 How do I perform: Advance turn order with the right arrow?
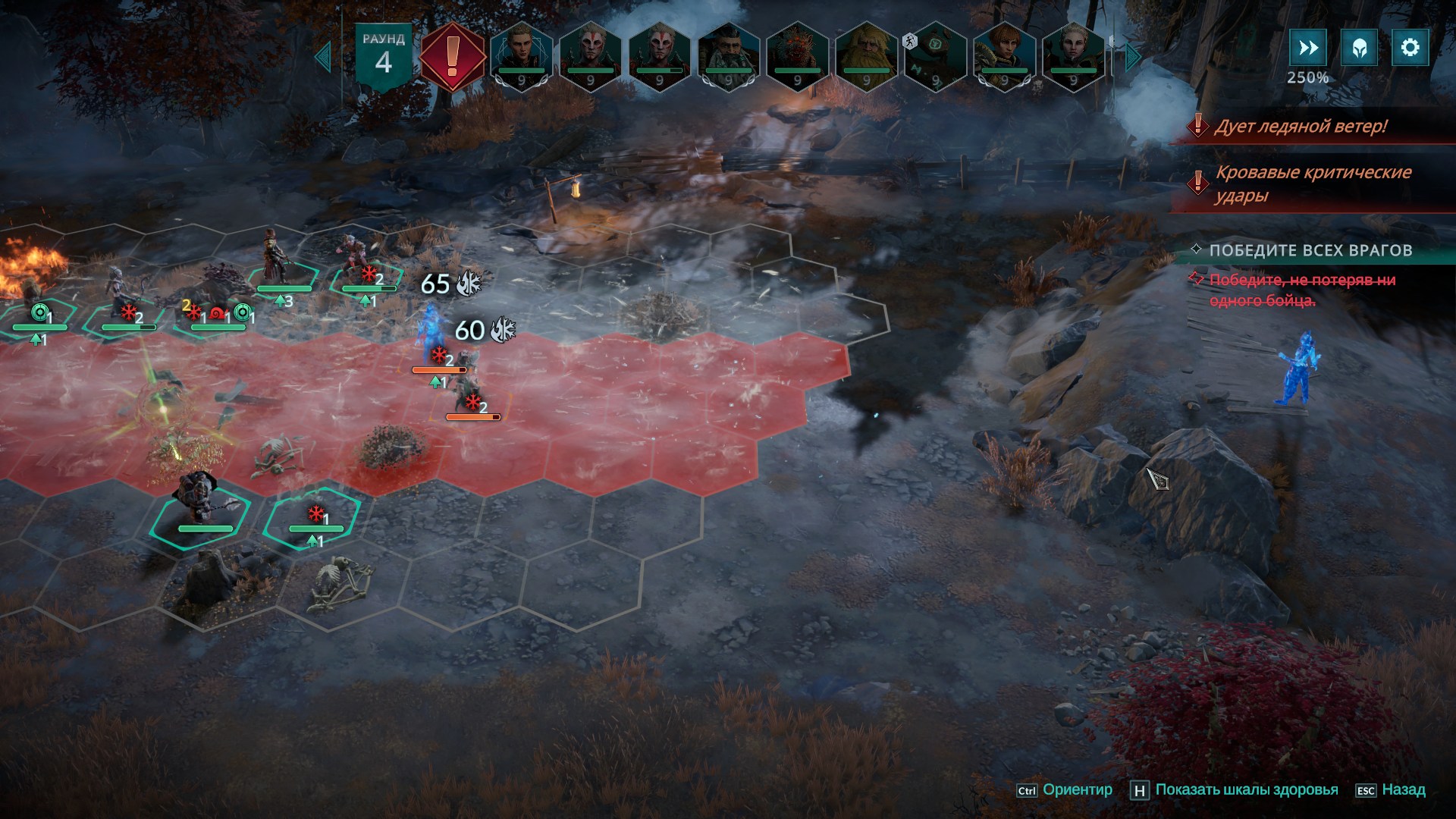point(1133,57)
